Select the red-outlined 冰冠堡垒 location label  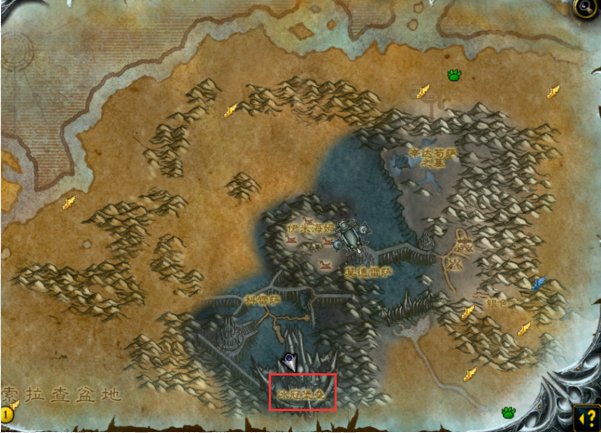pos(301,392)
